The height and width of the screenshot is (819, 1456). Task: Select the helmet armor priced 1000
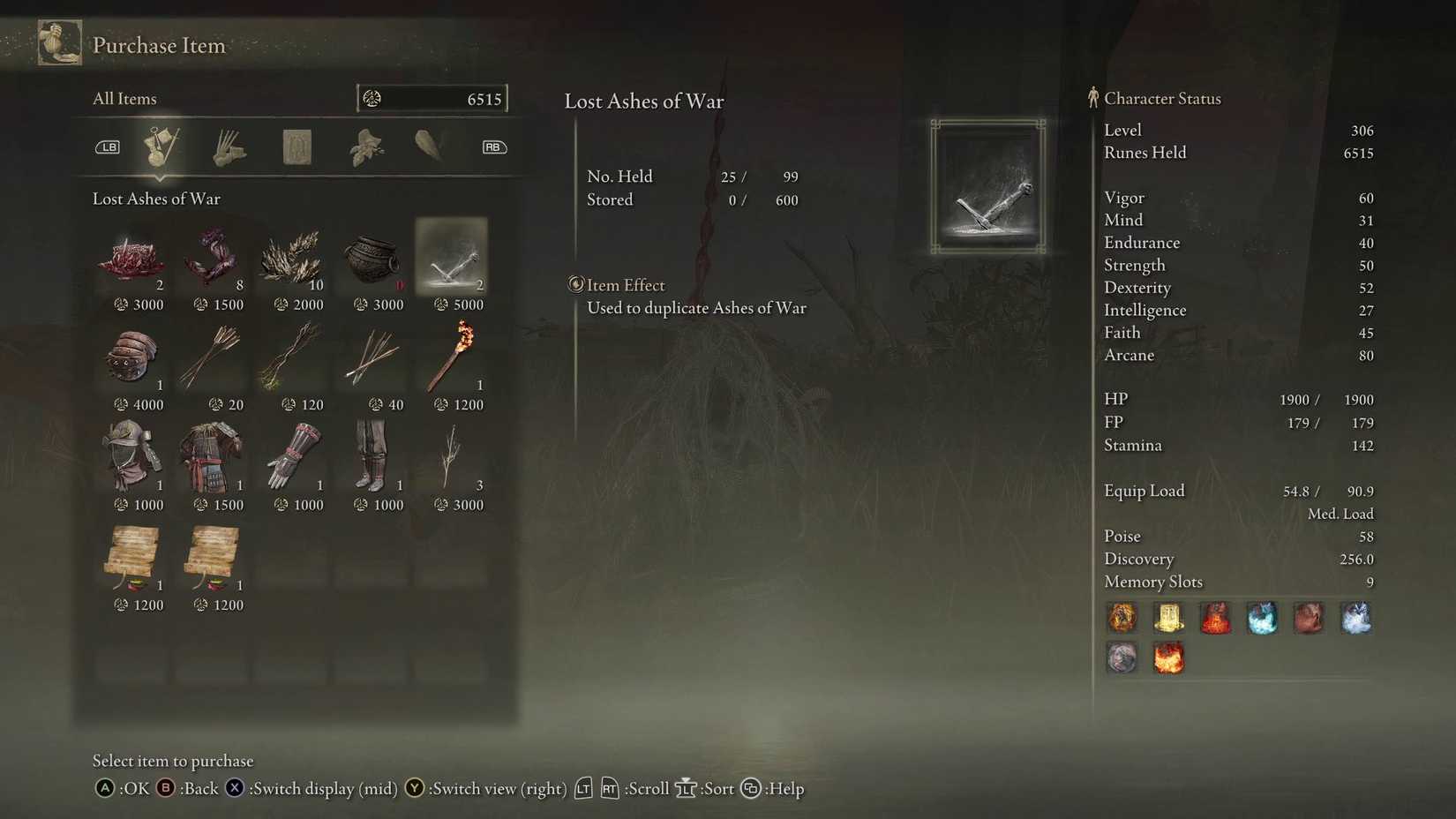132,457
